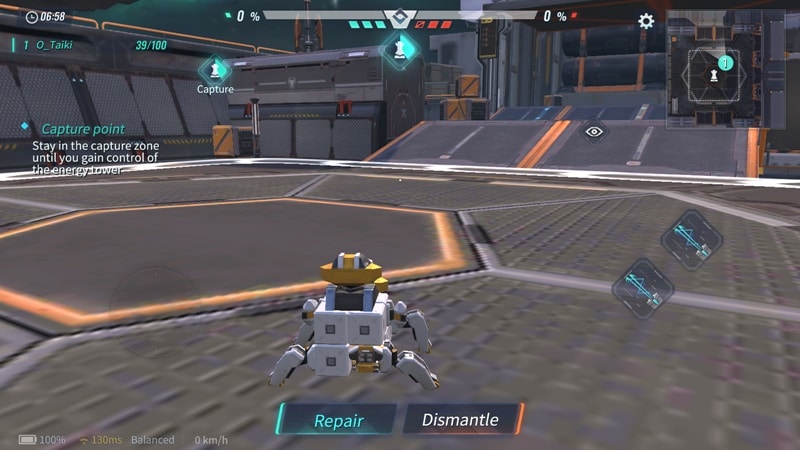The height and width of the screenshot is (450, 800).
Task: Toggle the eye view icon
Action: point(594,131)
